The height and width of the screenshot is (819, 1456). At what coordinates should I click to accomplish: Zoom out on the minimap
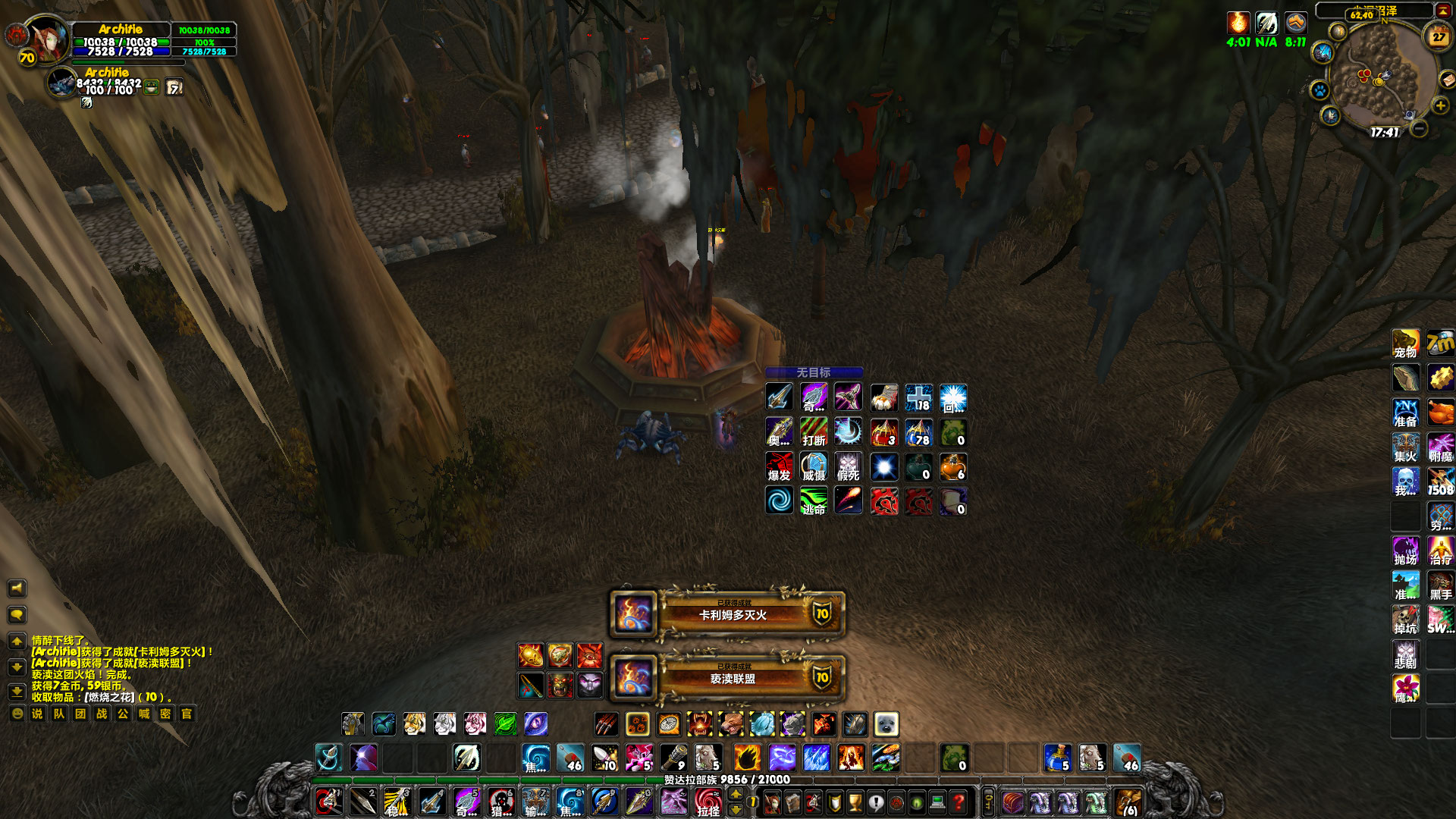coord(1420,128)
